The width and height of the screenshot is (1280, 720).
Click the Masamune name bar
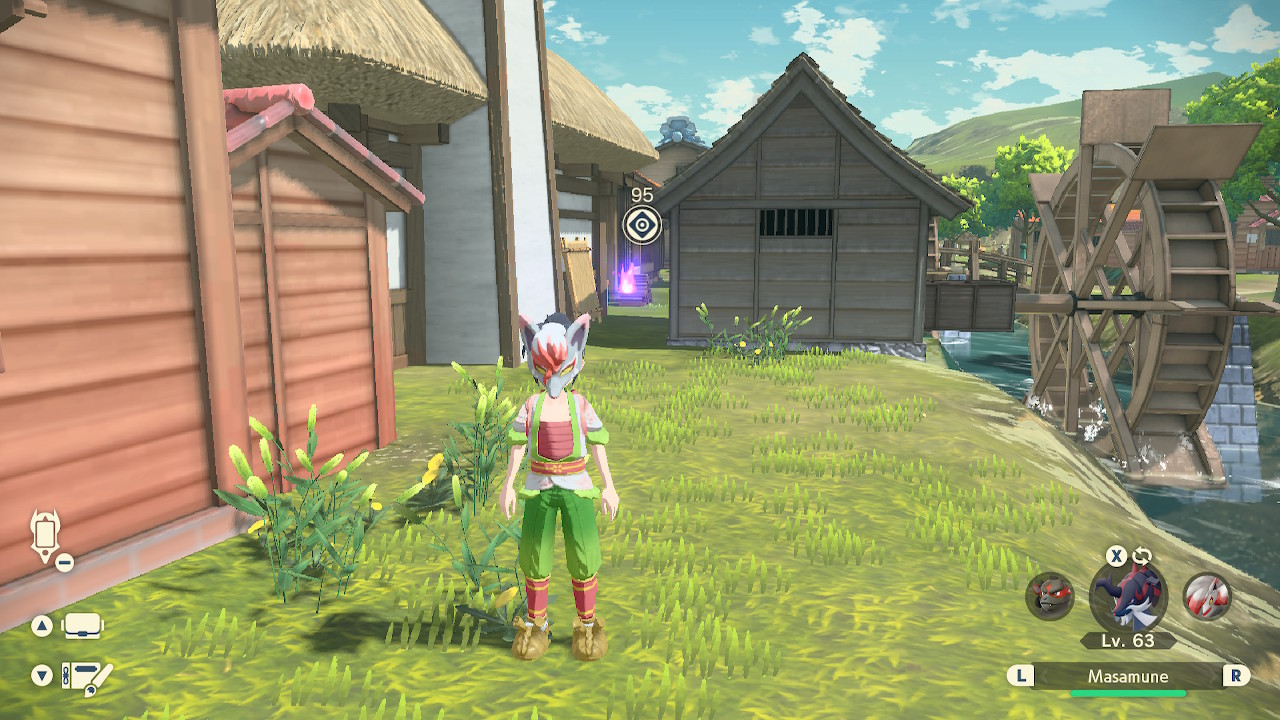coord(1128,676)
